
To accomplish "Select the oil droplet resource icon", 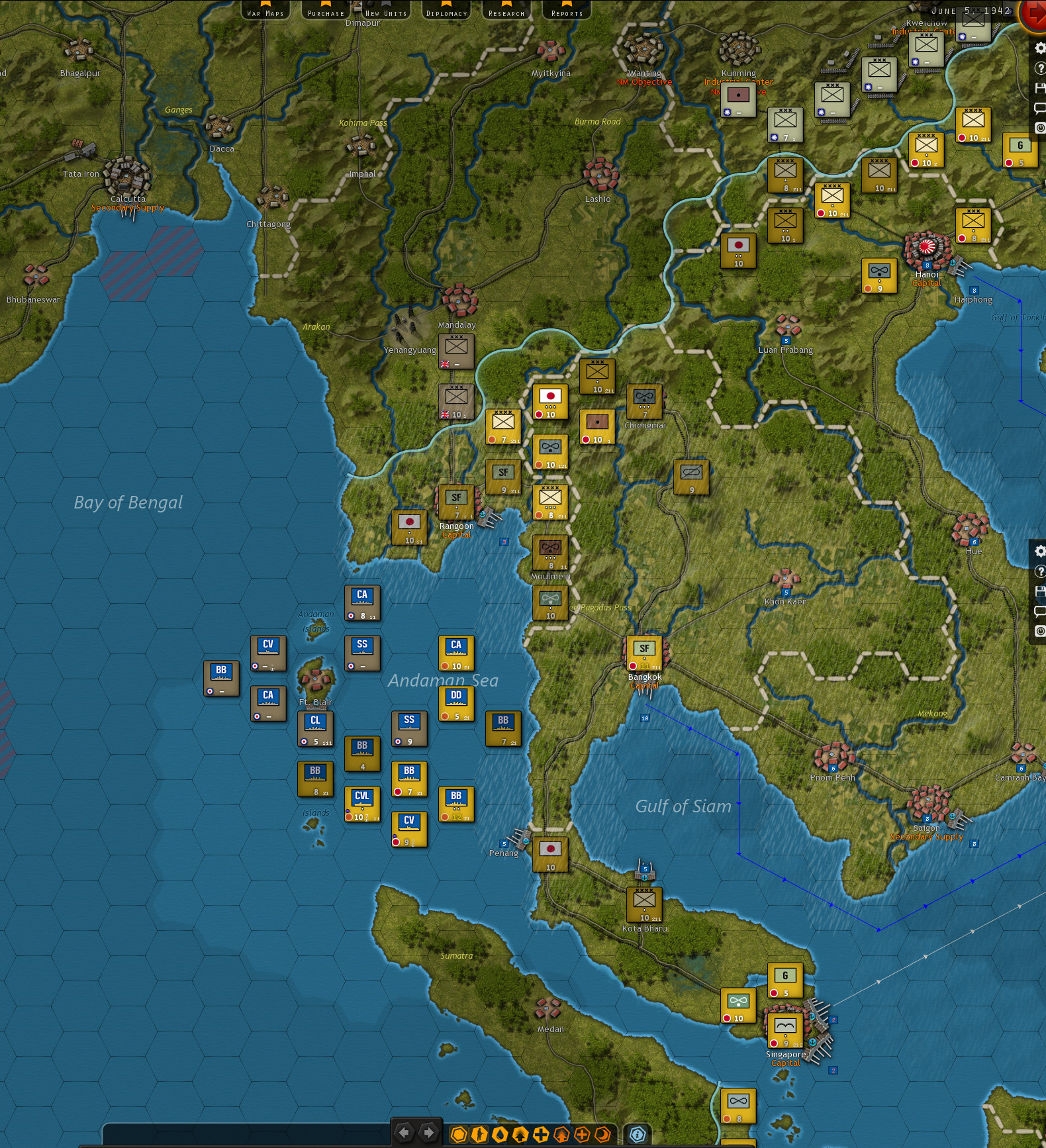I will (x=500, y=1133).
